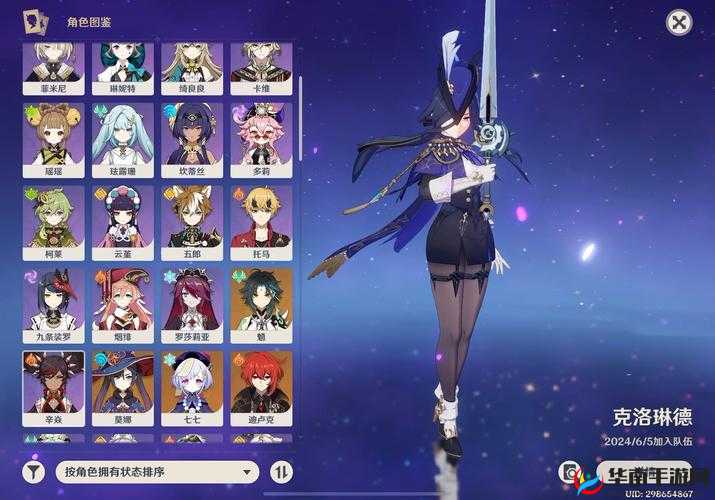
Task: Open the 按角色拥有状态排序 sort dropdown
Action: point(159,471)
